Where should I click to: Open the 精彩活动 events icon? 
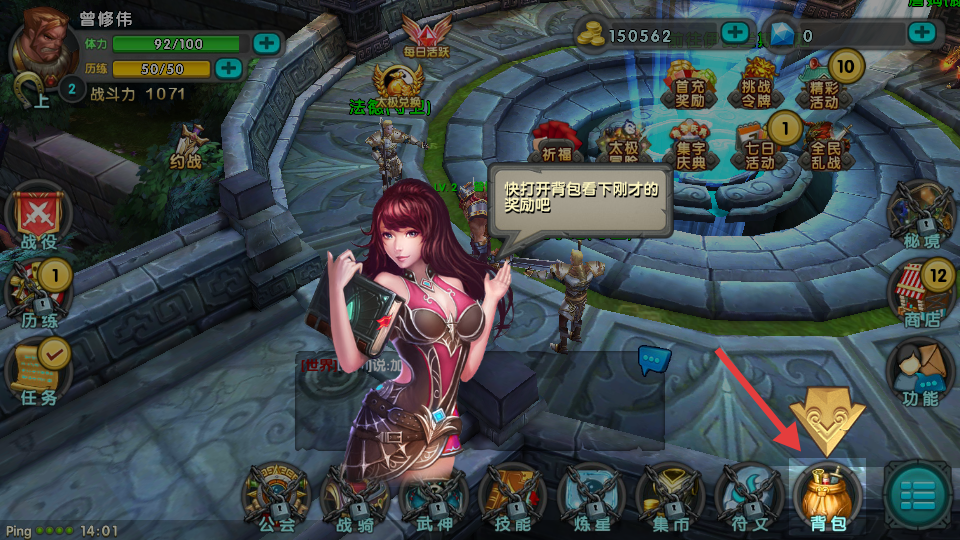824,84
